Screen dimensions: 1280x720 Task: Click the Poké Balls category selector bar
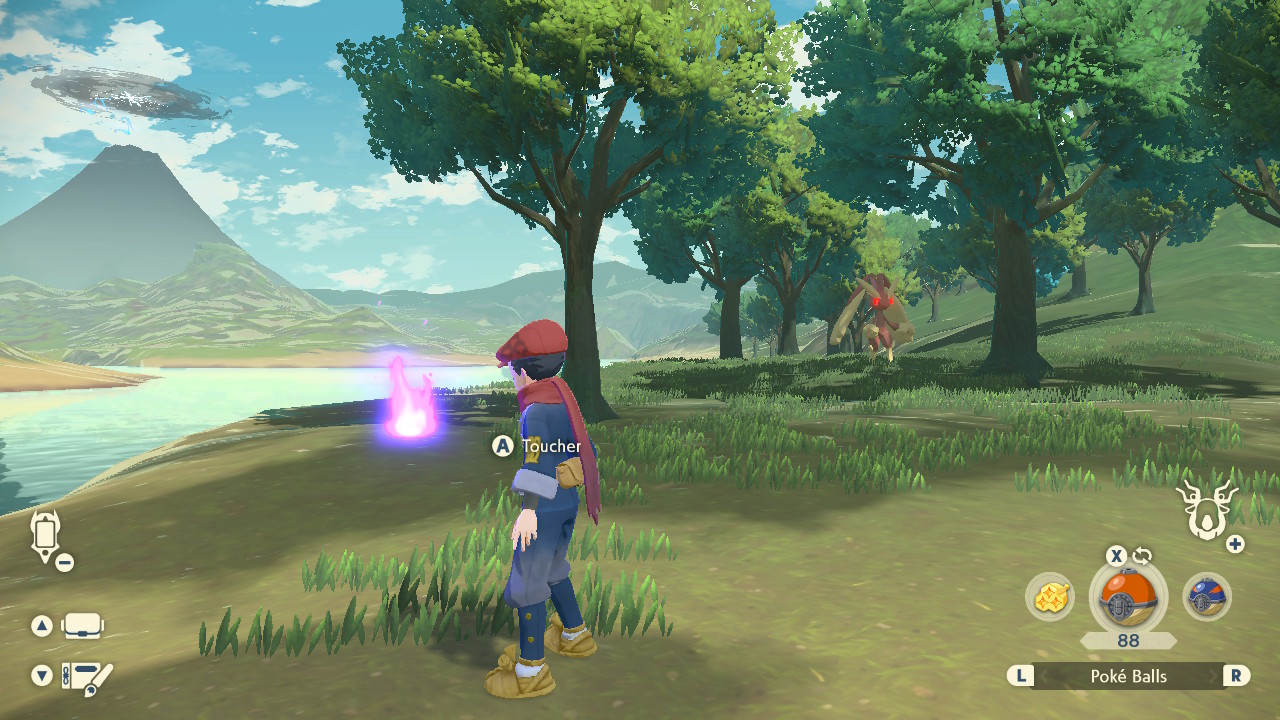coord(1128,676)
